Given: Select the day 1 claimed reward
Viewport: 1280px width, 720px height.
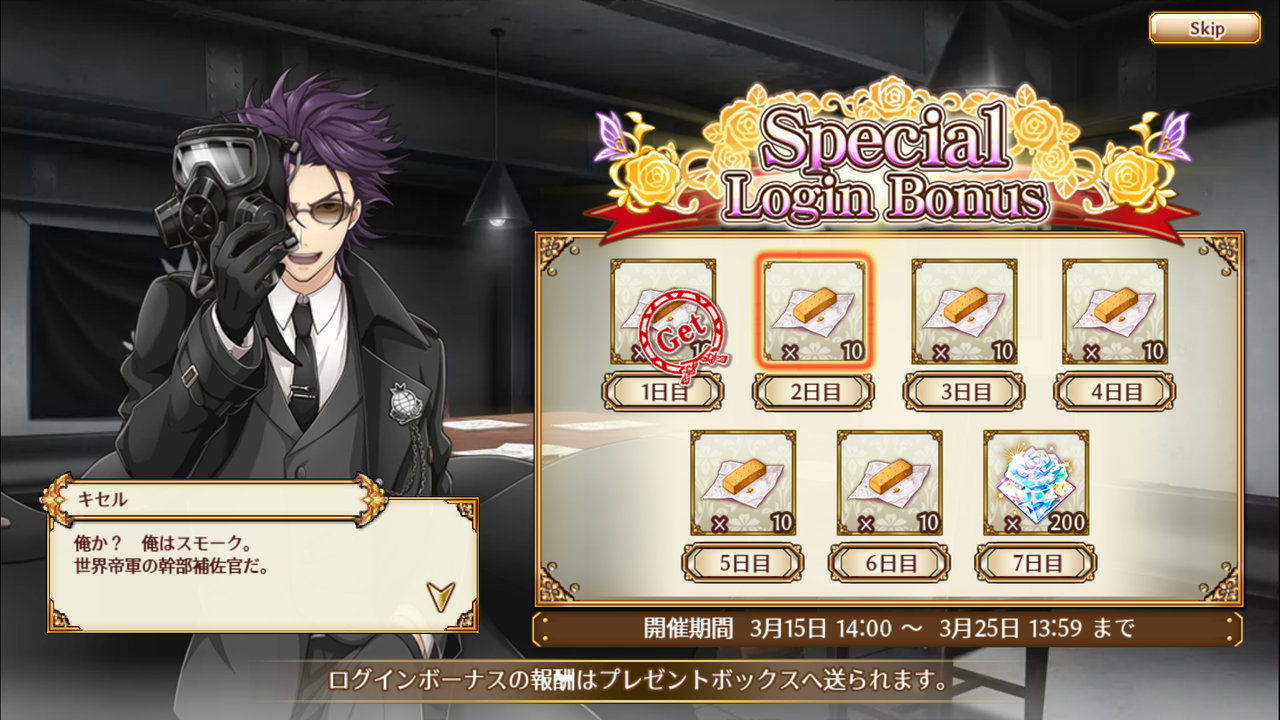Looking at the screenshot, I should pyautogui.click(x=663, y=312).
